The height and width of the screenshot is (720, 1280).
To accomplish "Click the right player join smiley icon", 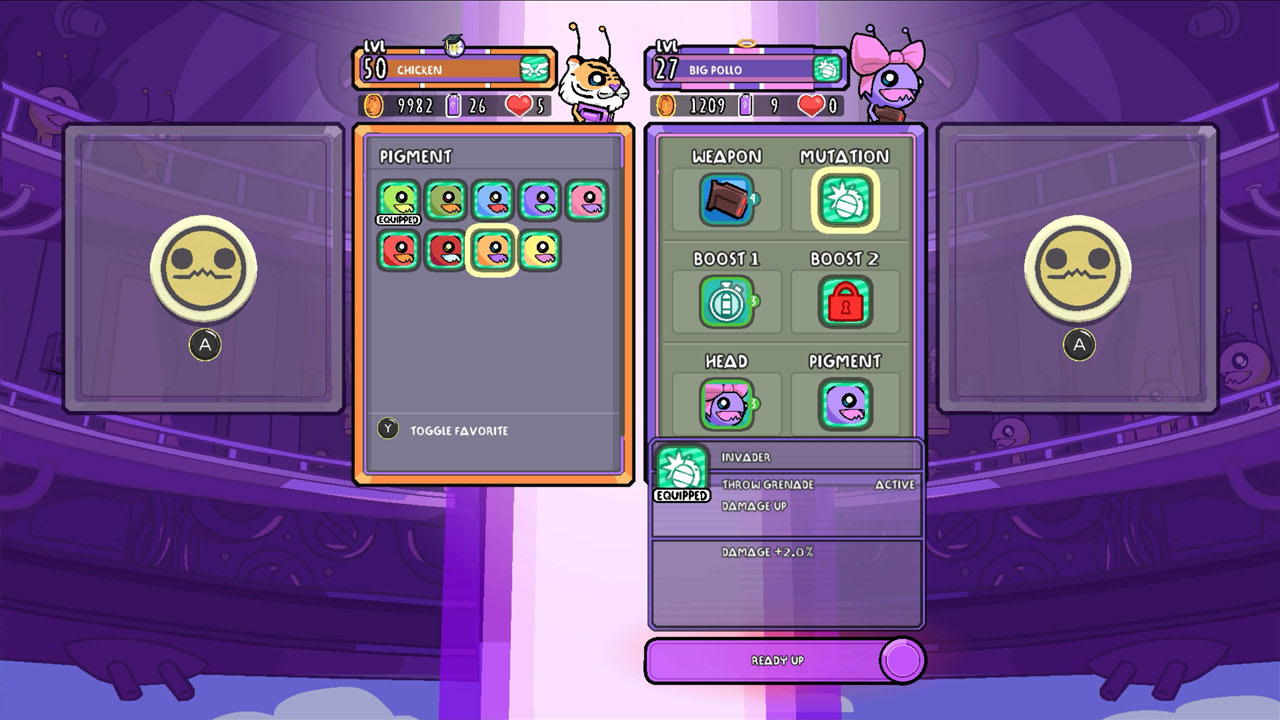I will coord(1078,268).
